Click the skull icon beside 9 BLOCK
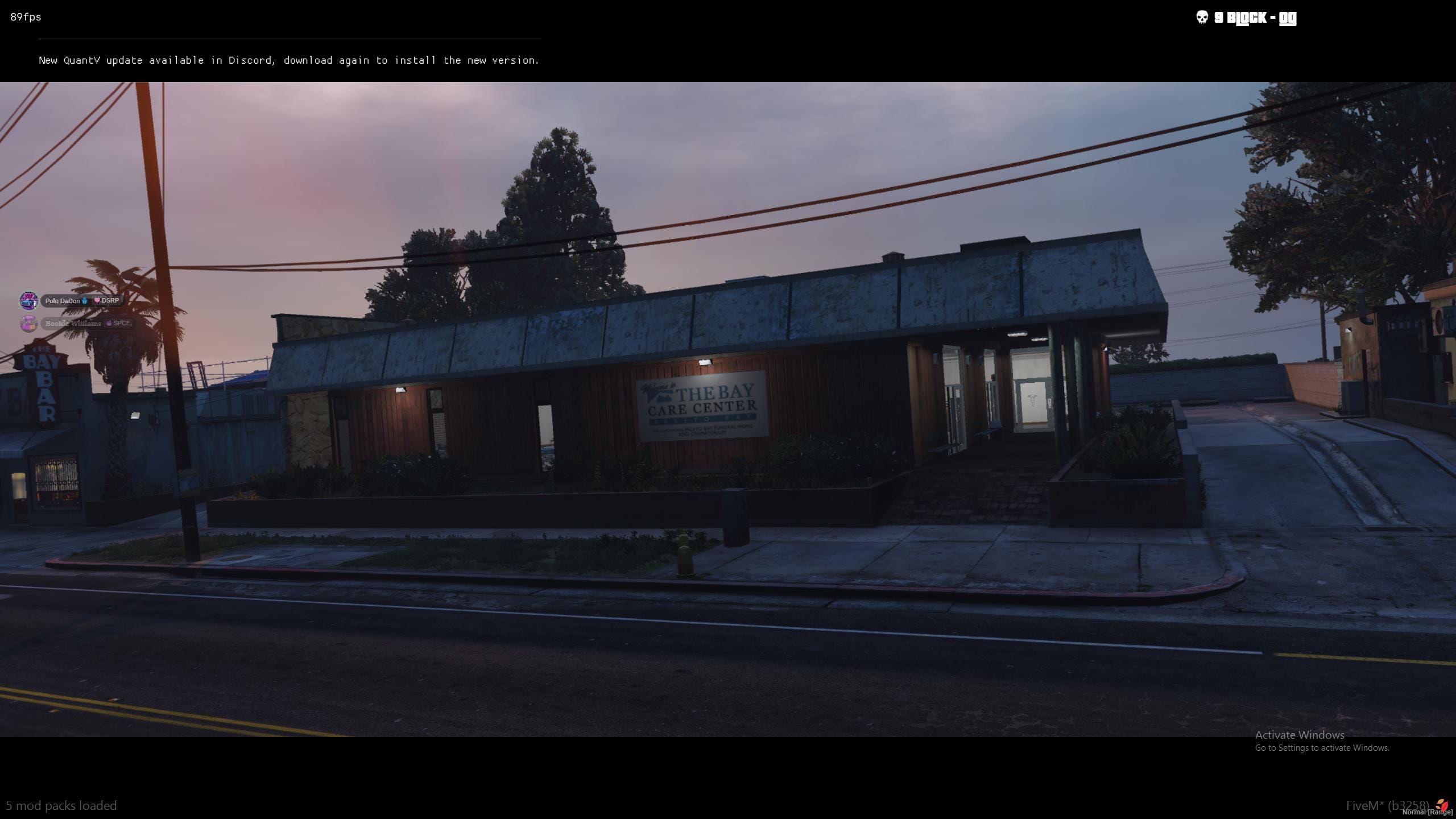The height and width of the screenshot is (819, 1456). [x=1203, y=18]
